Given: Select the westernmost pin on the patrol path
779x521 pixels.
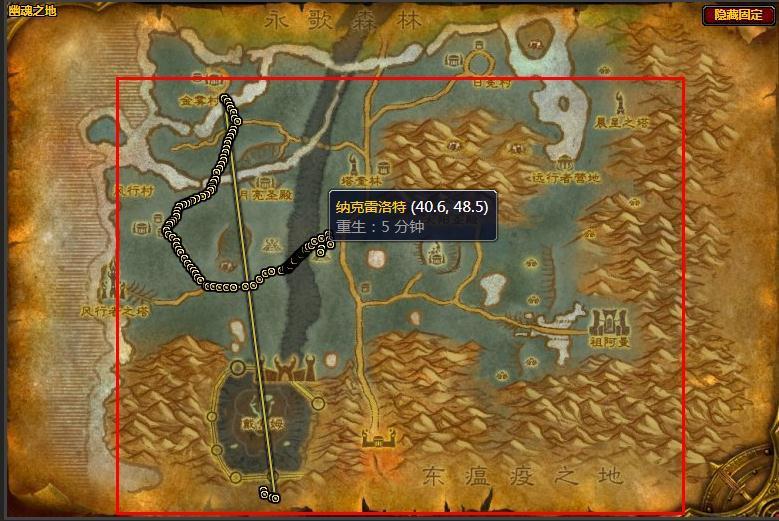Looking at the screenshot, I should click(166, 231).
